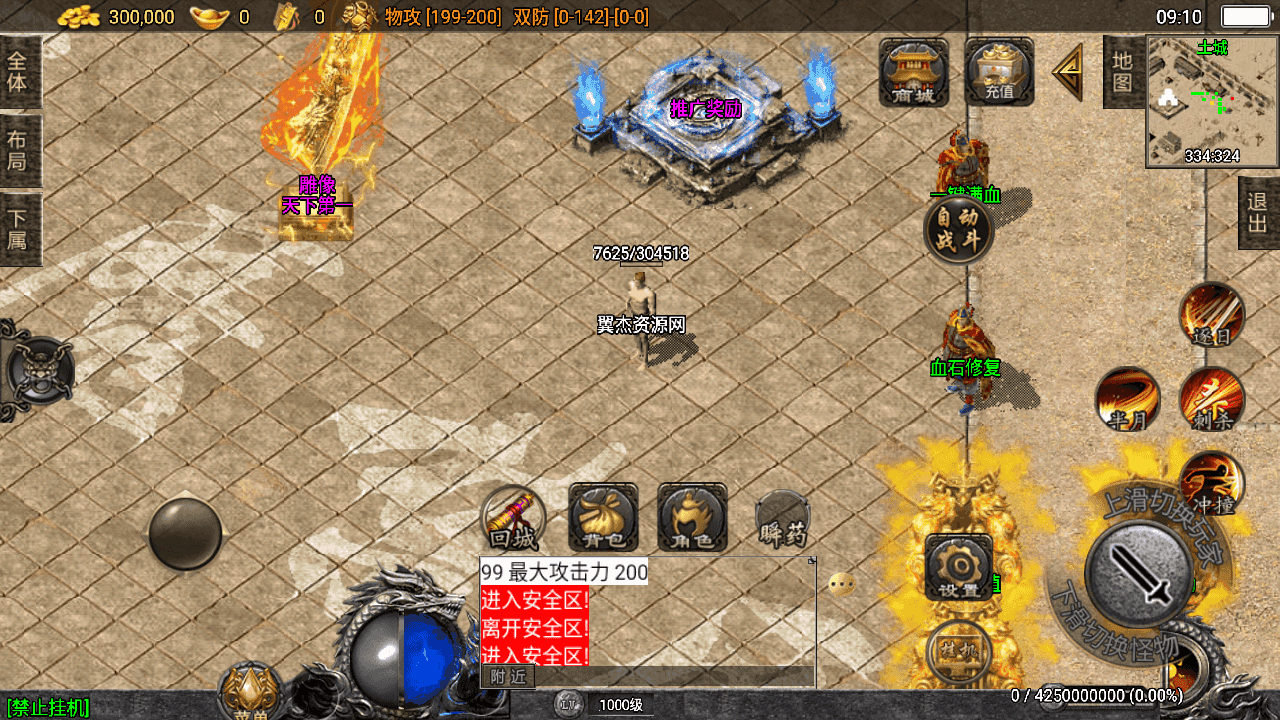This screenshot has width=1280, height=720.
Task: Open the 充值 recharge menu
Action: tap(999, 71)
